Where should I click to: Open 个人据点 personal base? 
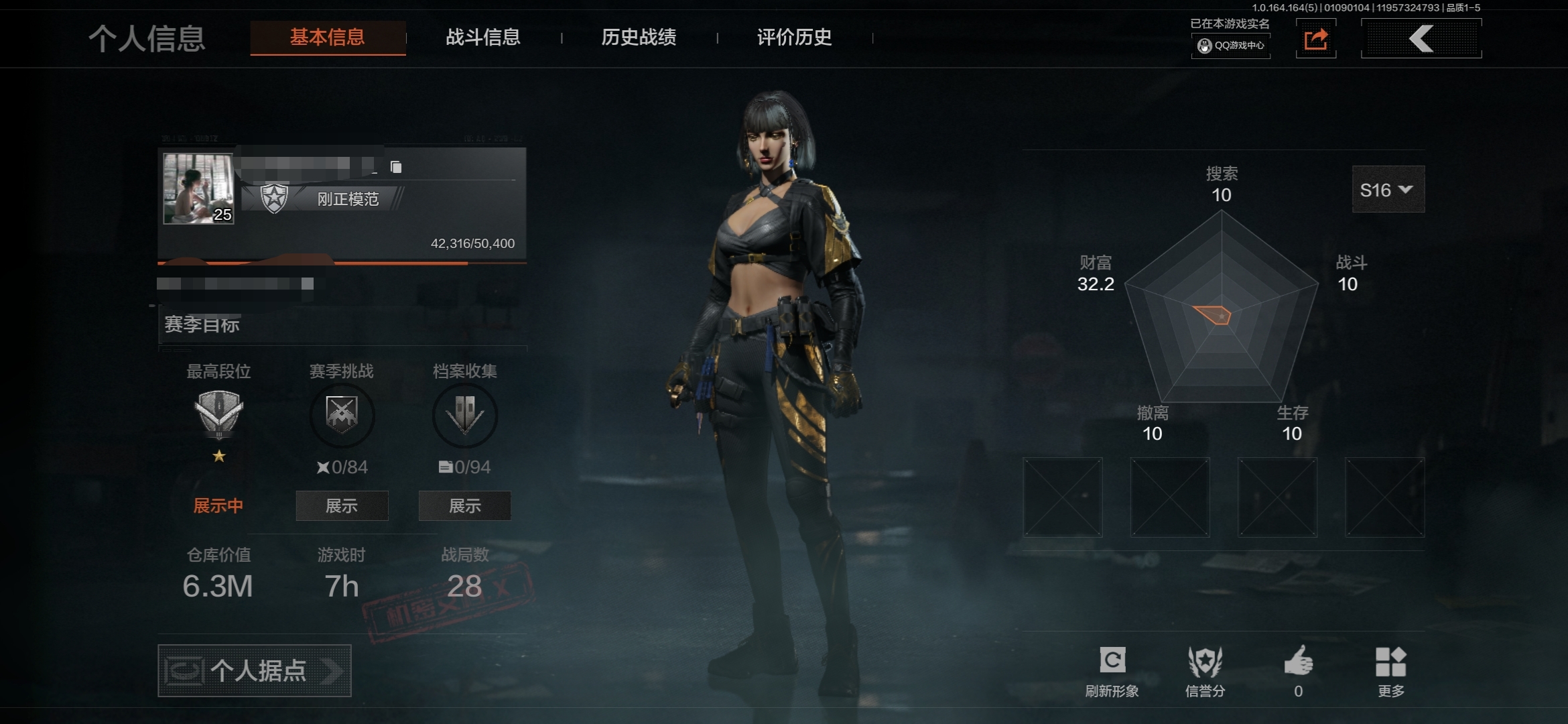255,670
